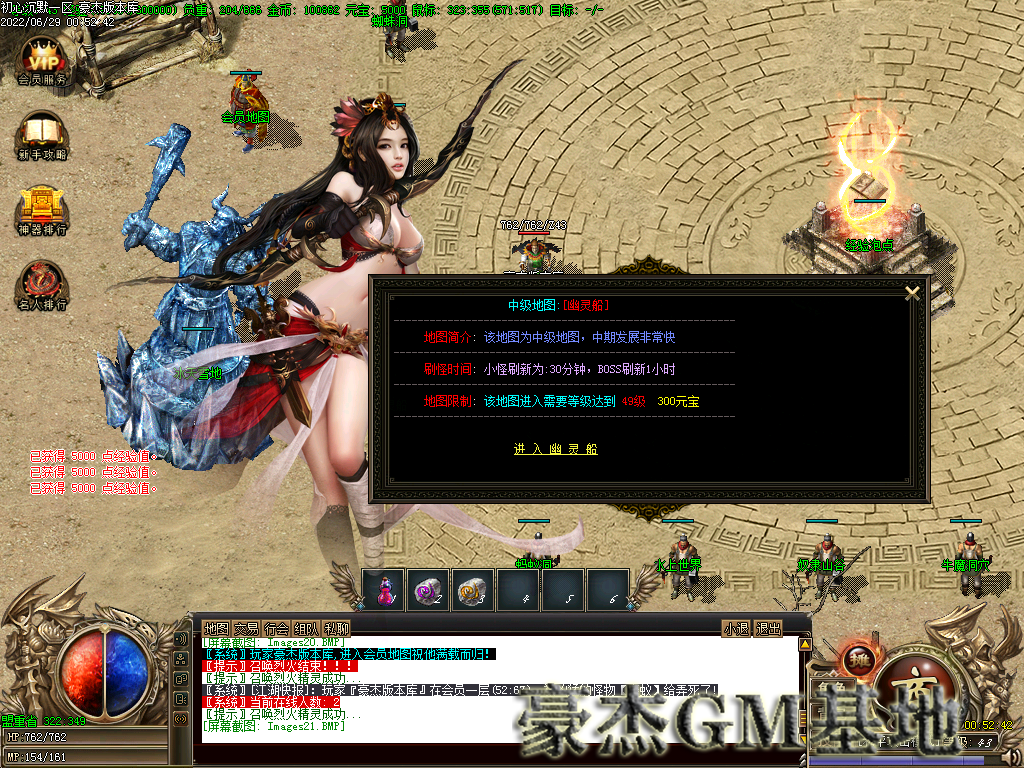Click the 小退 logout button

(736, 628)
